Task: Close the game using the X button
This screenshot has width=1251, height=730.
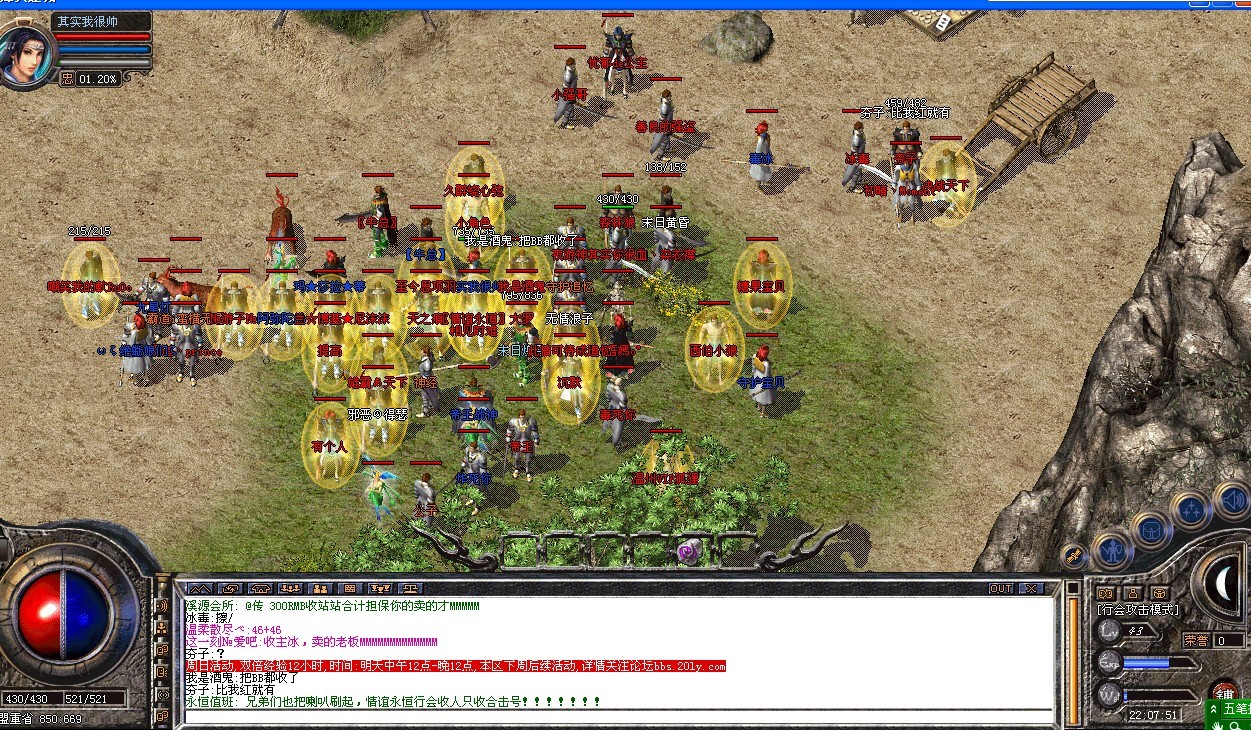Action: 1031,589
